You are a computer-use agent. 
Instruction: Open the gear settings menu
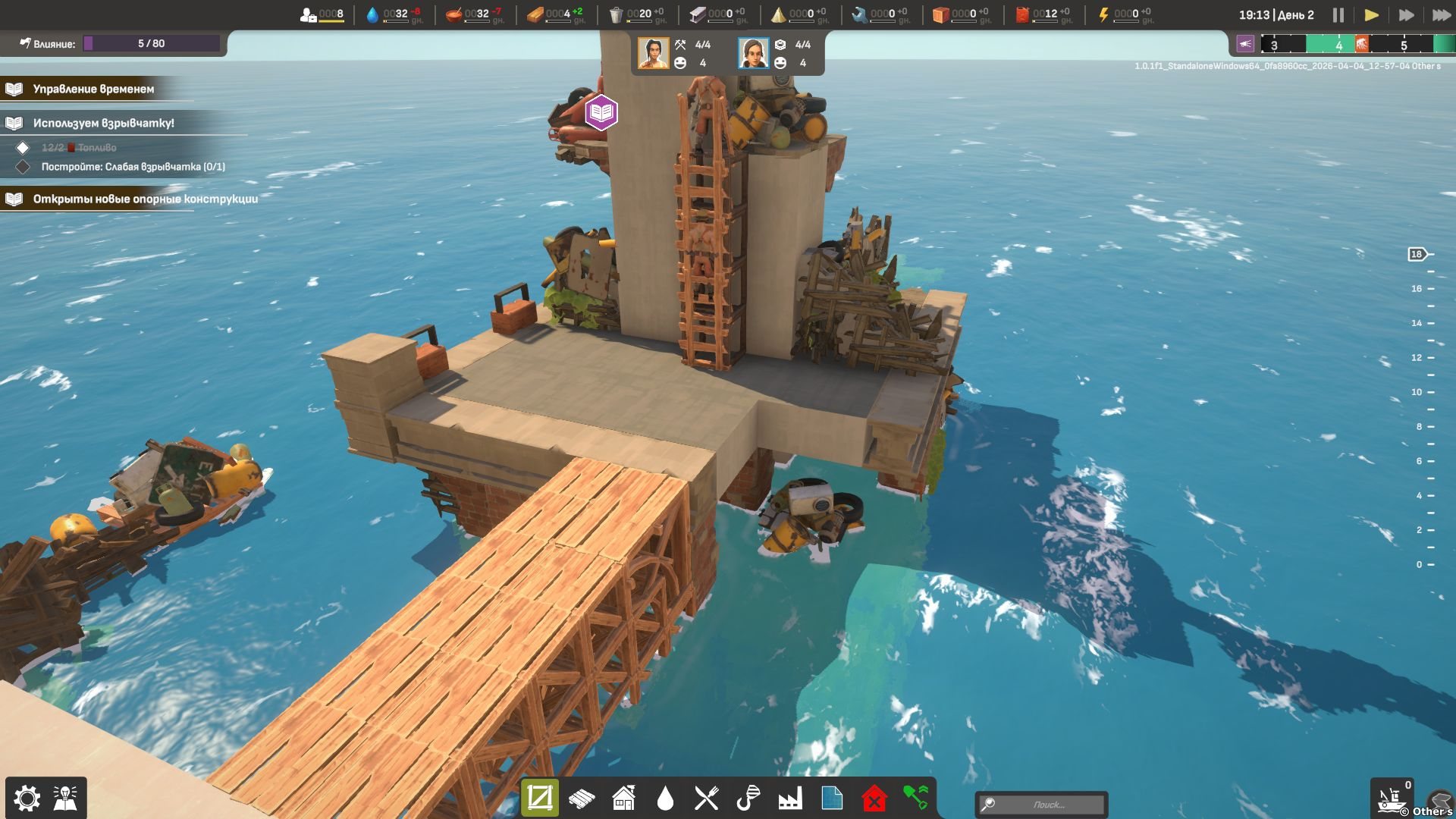(27, 798)
